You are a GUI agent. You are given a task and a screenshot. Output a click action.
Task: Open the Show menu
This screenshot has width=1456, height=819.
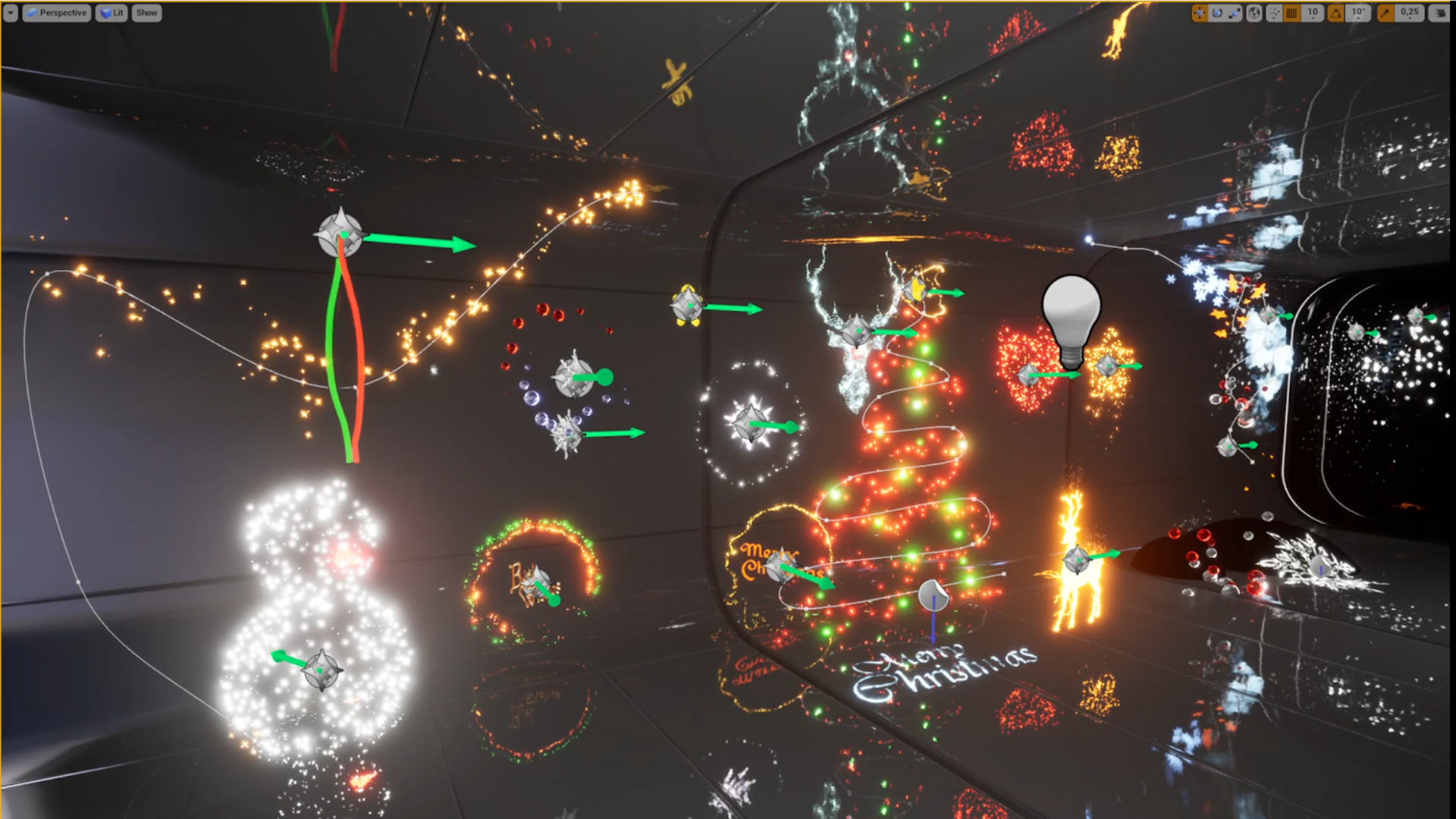coord(146,13)
